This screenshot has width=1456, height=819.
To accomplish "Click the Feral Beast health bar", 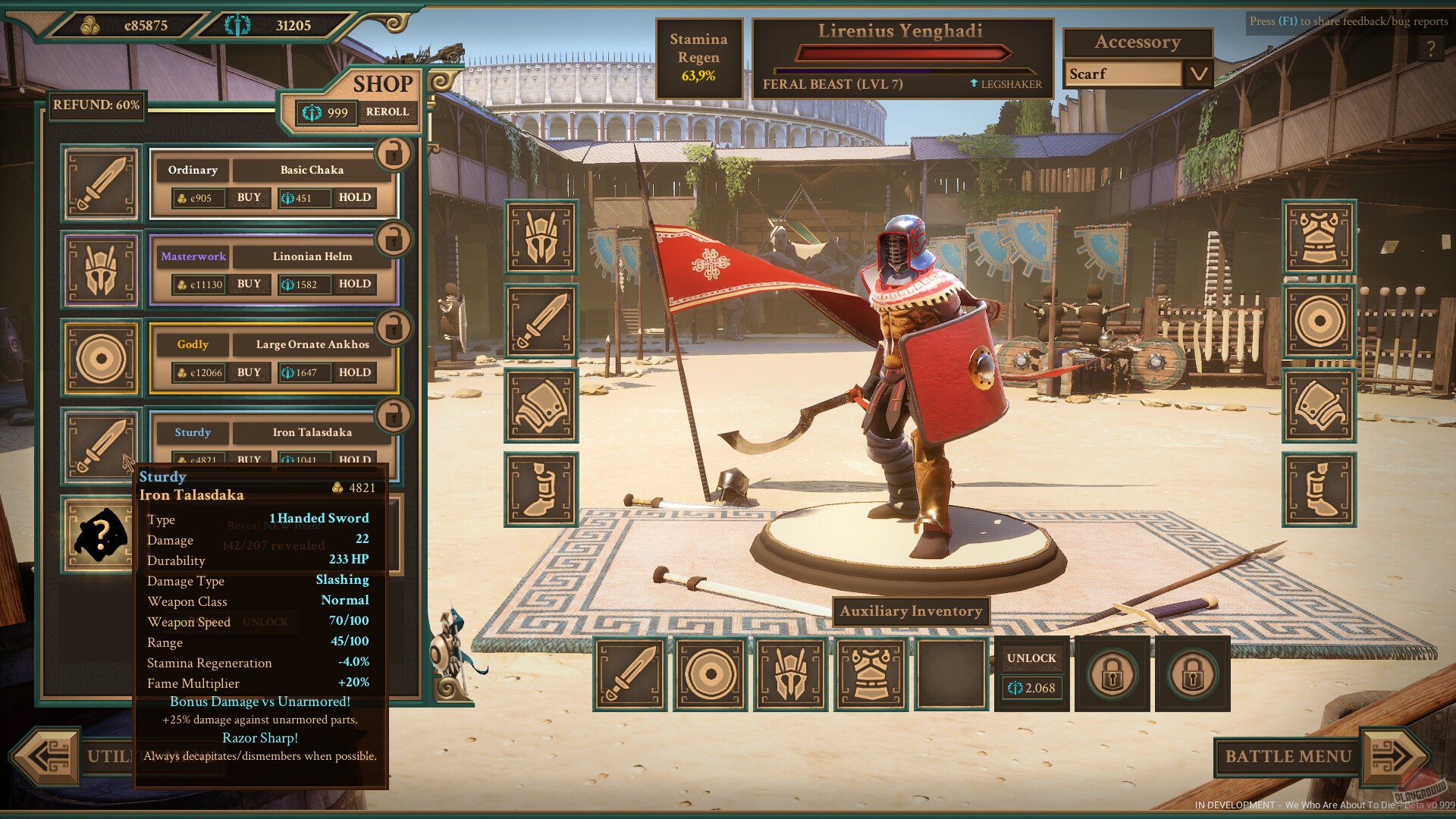I will pos(902,53).
